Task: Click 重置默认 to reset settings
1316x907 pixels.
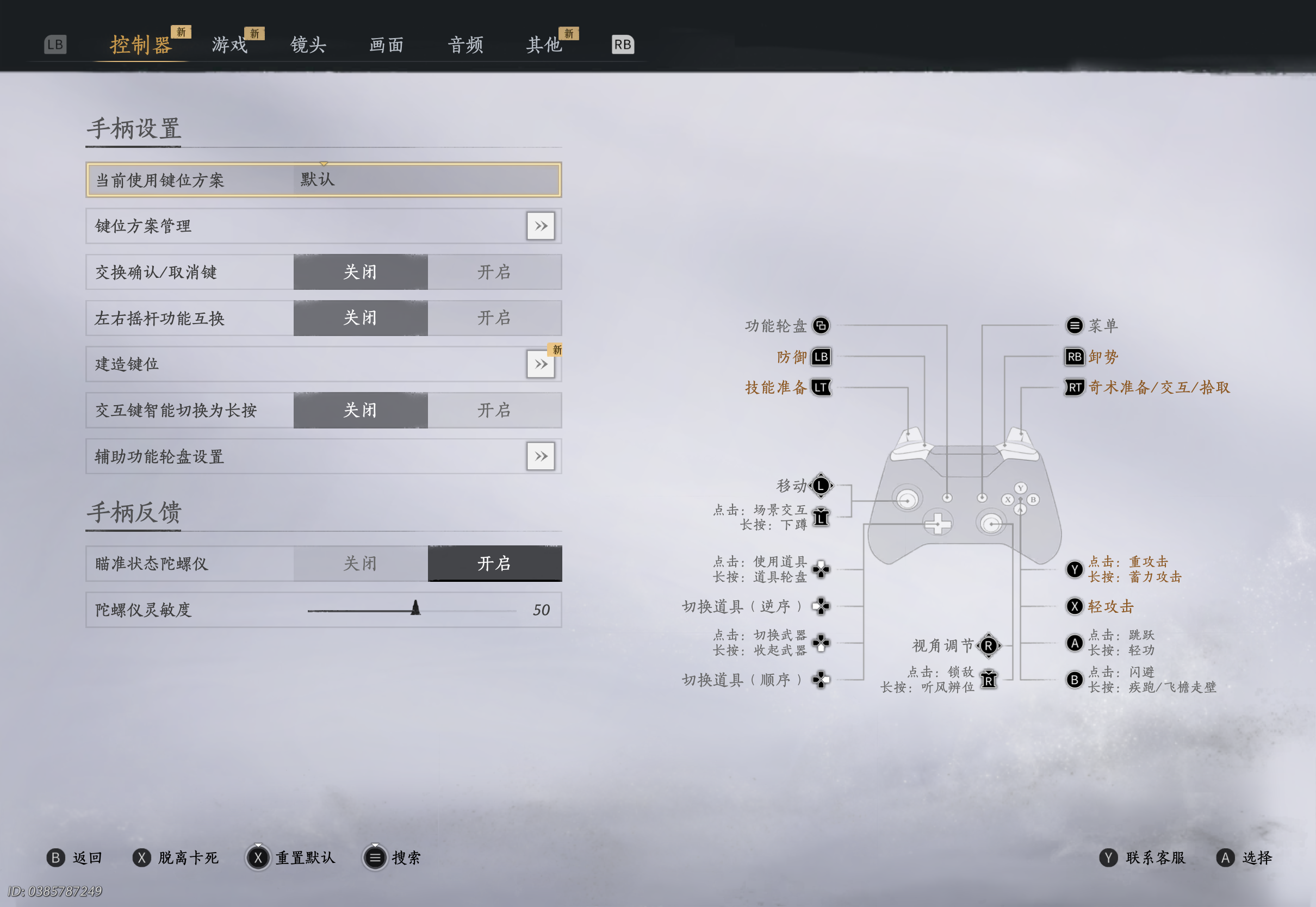Action: coord(292,858)
